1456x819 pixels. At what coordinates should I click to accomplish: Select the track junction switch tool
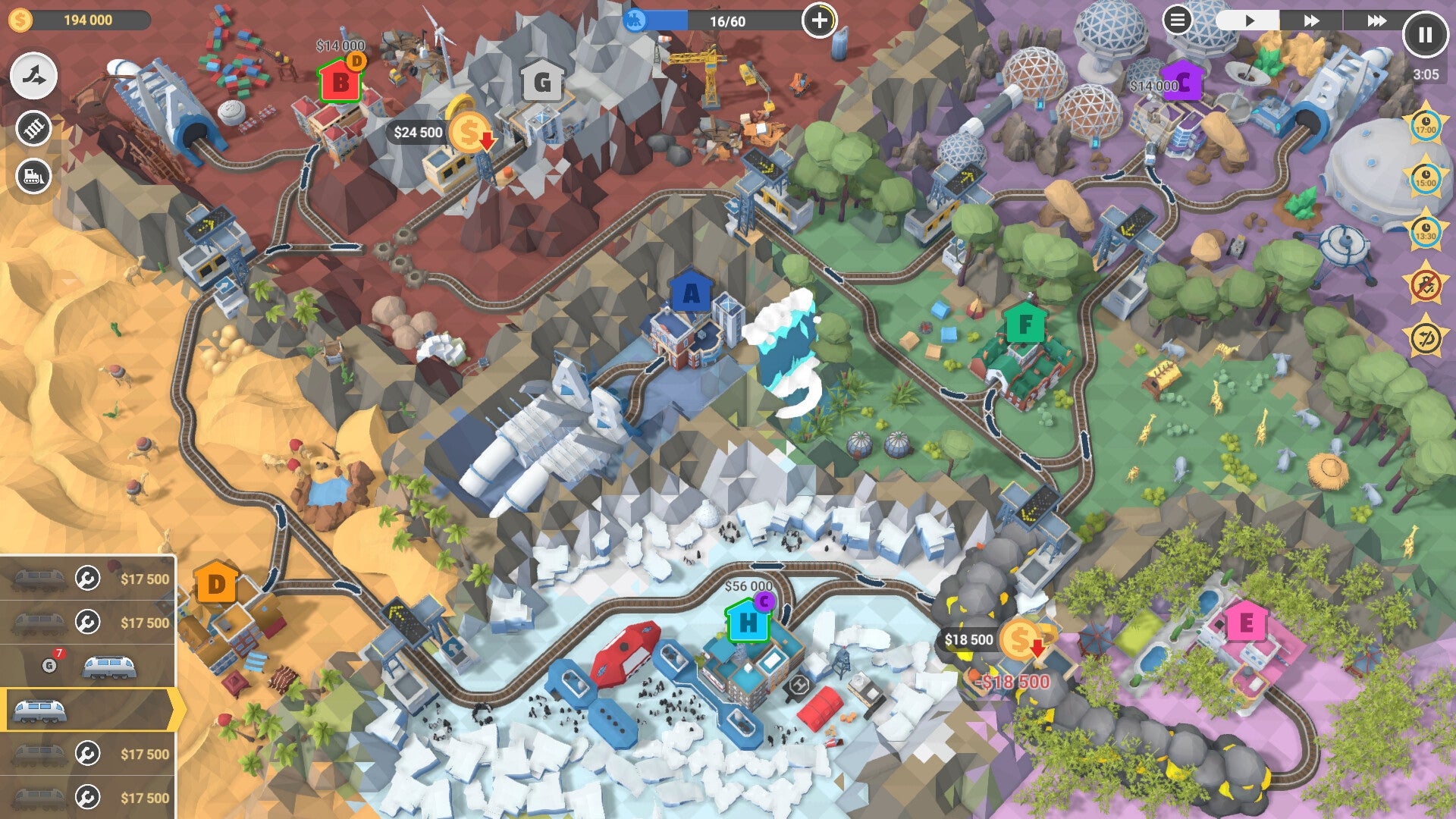[33, 74]
